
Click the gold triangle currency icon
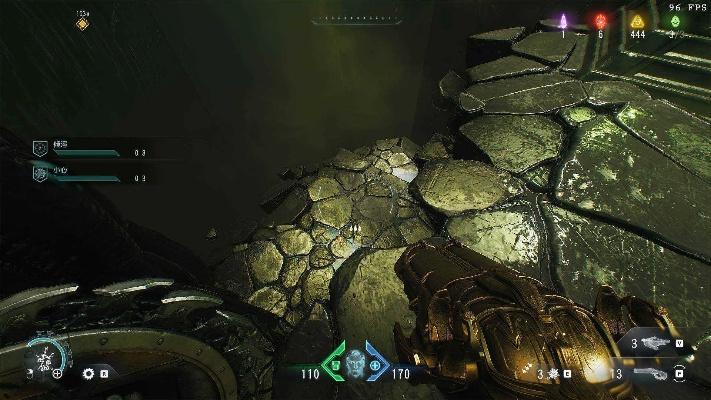(x=637, y=20)
